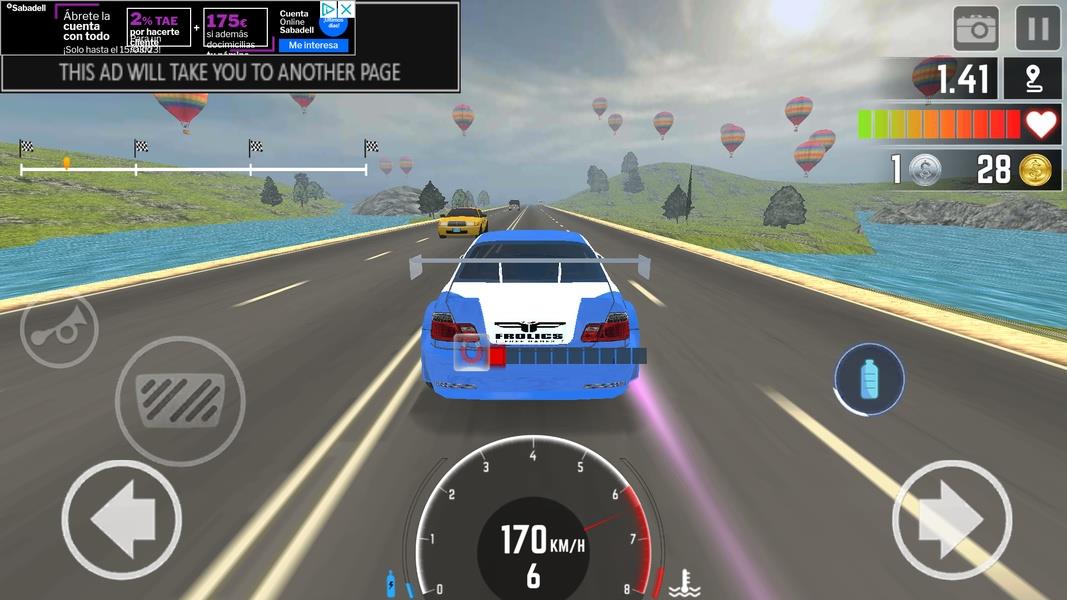Click the "Me interesa" ad button
The width and height of the screenshot is (1067, 600).
[314, 45]
